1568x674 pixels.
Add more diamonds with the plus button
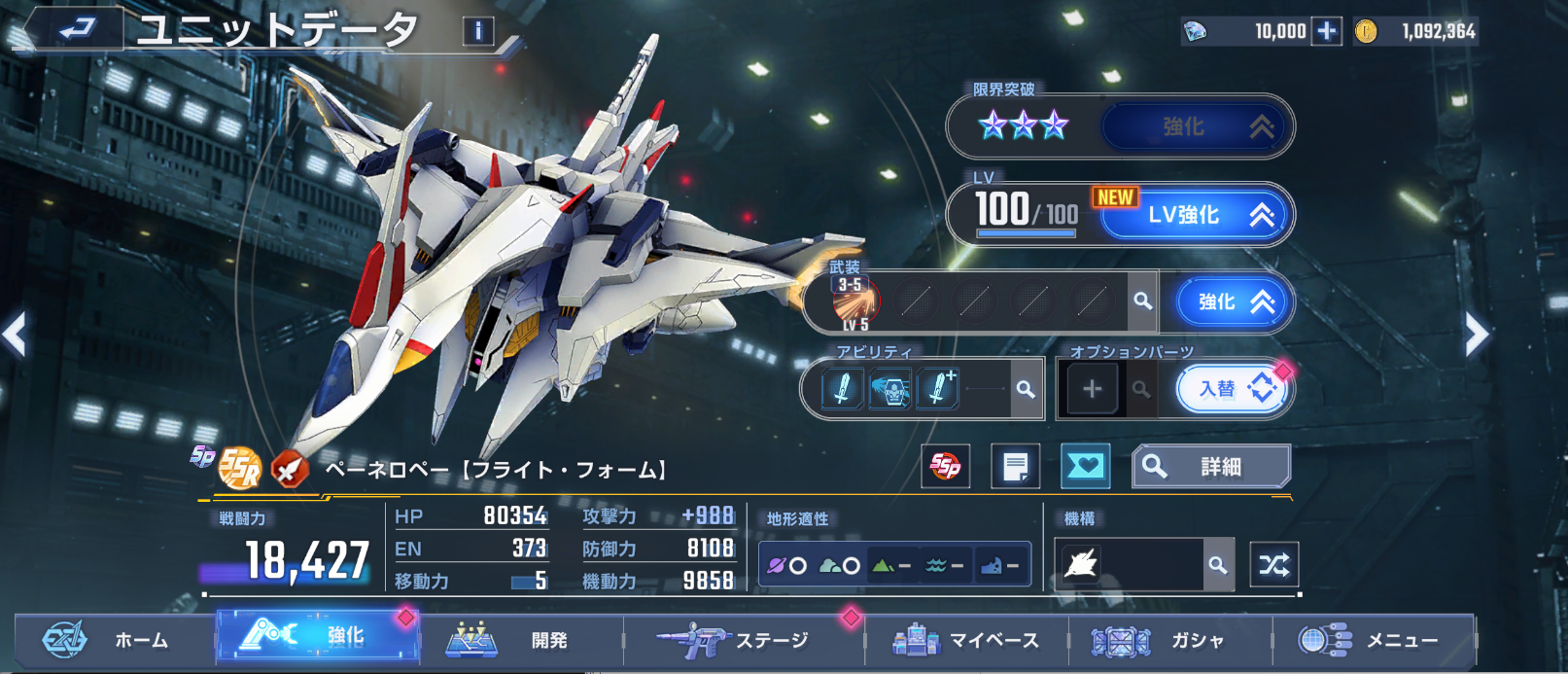coord(1326,31)
